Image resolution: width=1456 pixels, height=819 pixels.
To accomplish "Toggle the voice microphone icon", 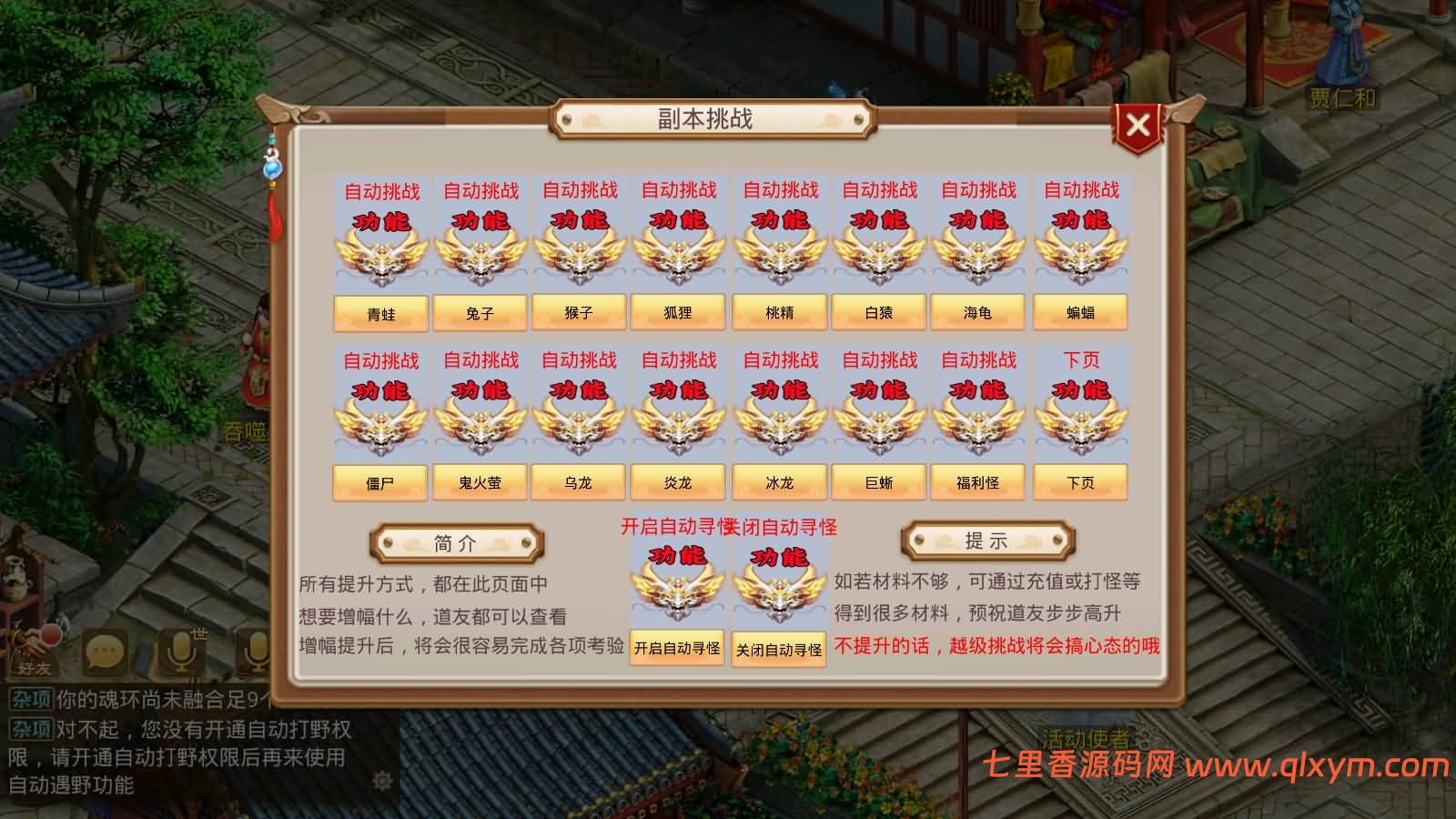I will point(179,653).
